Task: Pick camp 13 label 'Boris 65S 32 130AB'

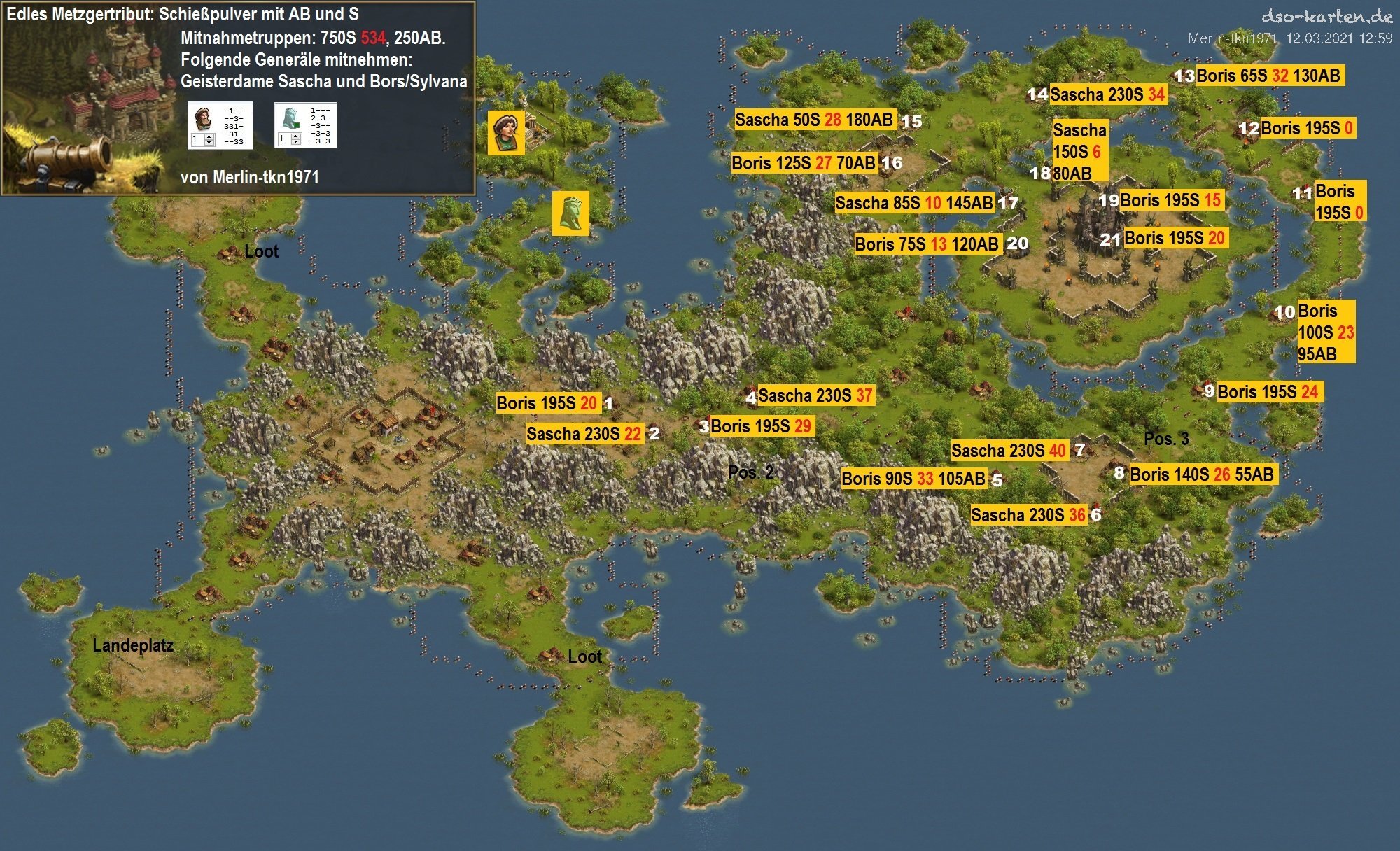Action: tap(1268, 76)
